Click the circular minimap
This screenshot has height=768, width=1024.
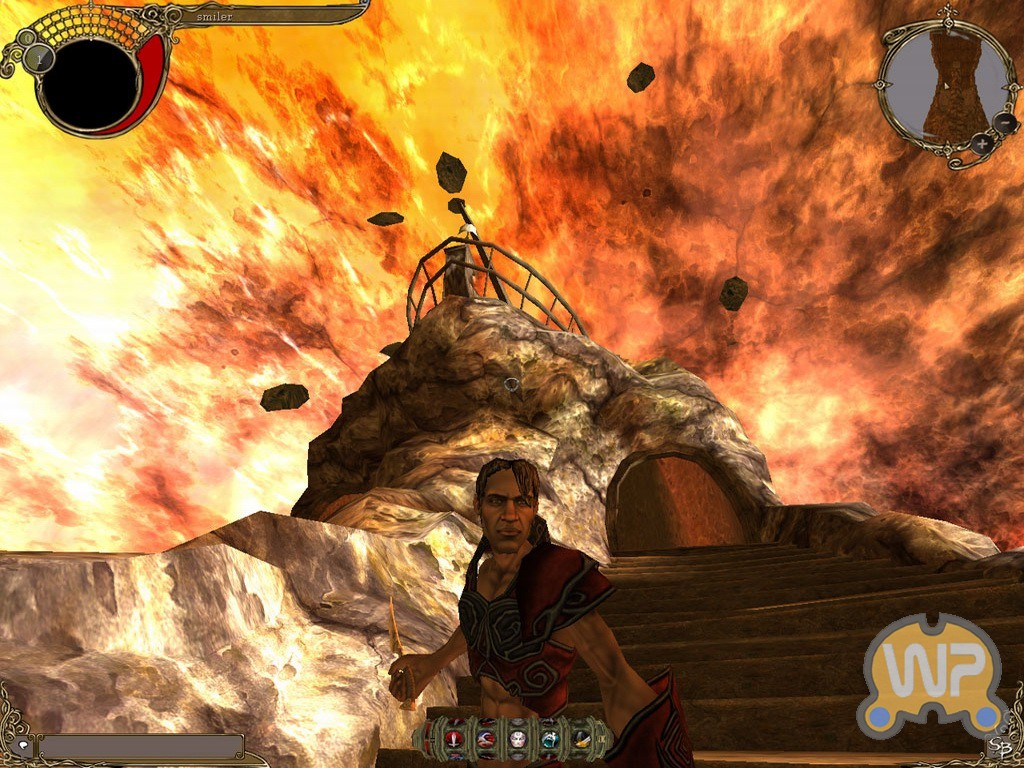pyautogui.click(x=939, y=84)
